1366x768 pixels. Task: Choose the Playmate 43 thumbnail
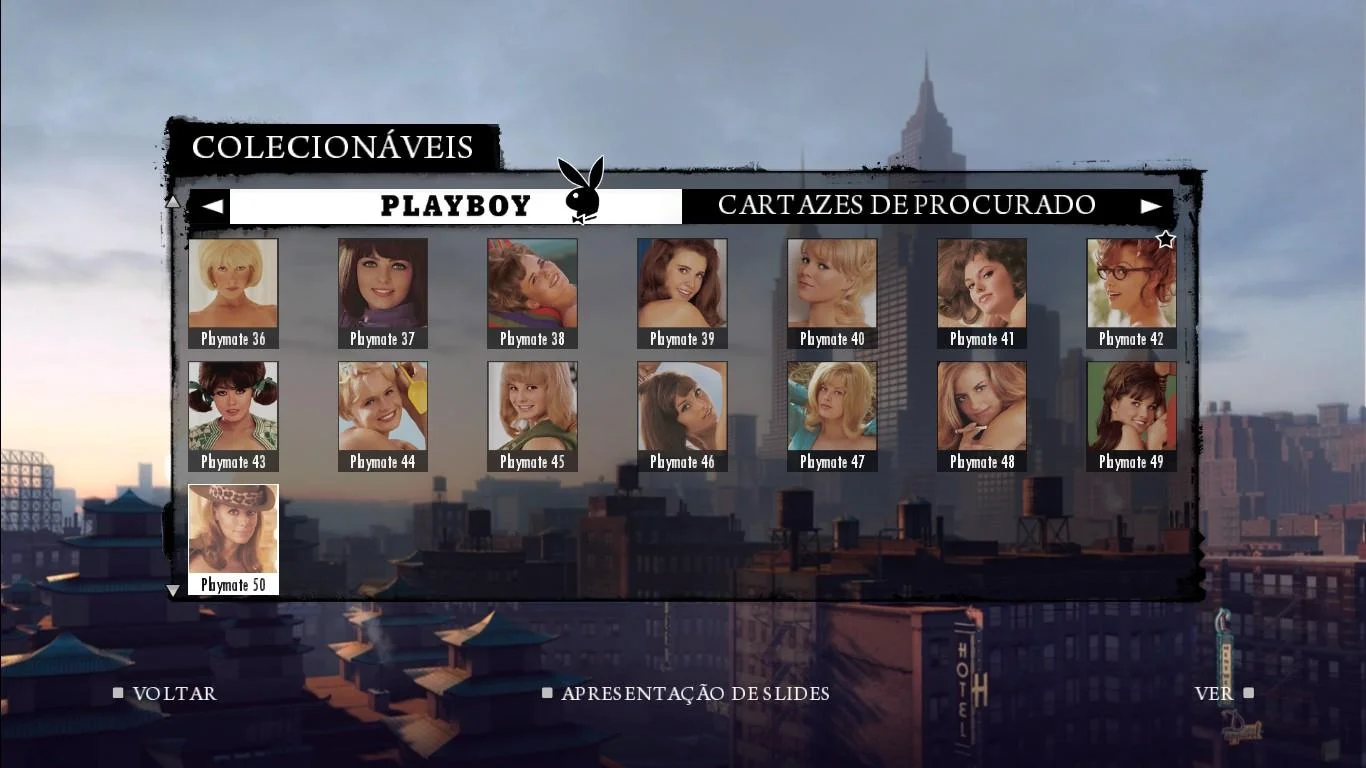[233, 416]
